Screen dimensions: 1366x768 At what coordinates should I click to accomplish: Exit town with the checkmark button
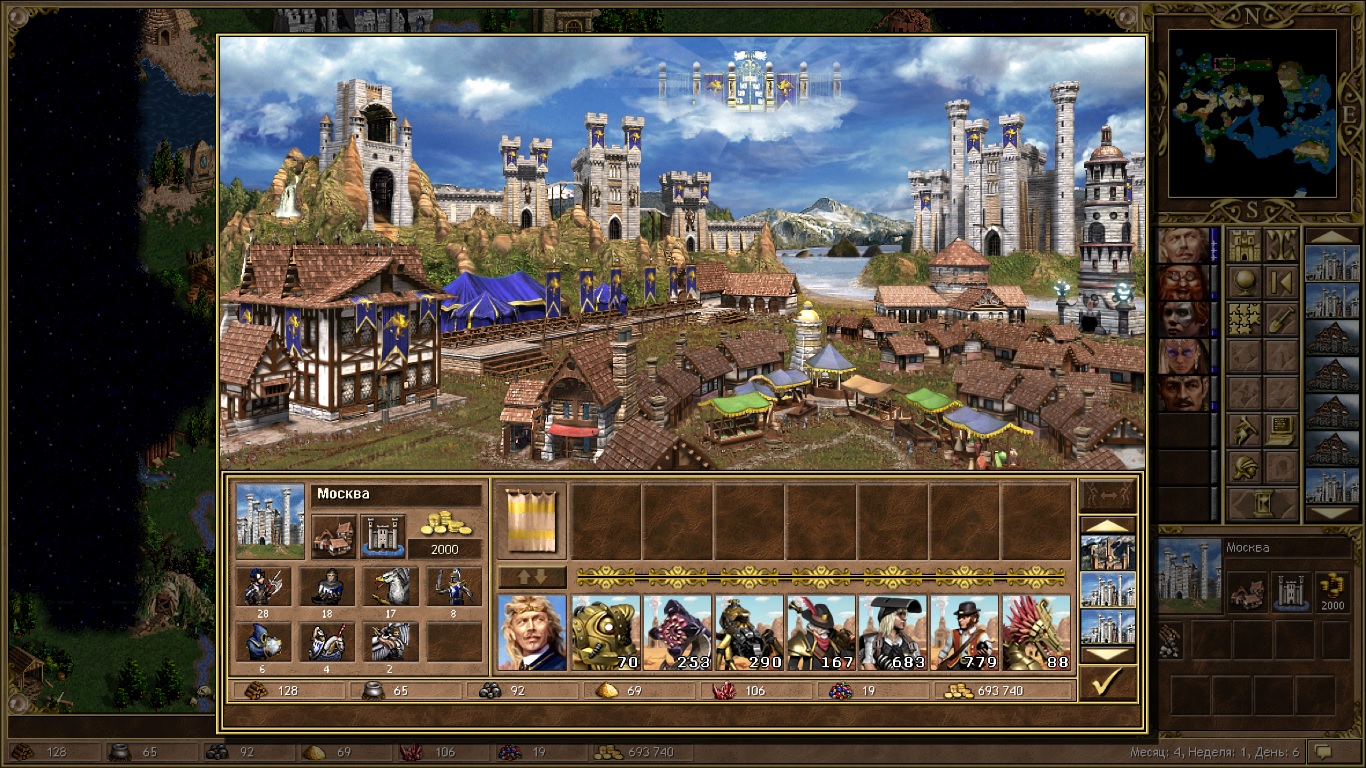[1107, 683]
